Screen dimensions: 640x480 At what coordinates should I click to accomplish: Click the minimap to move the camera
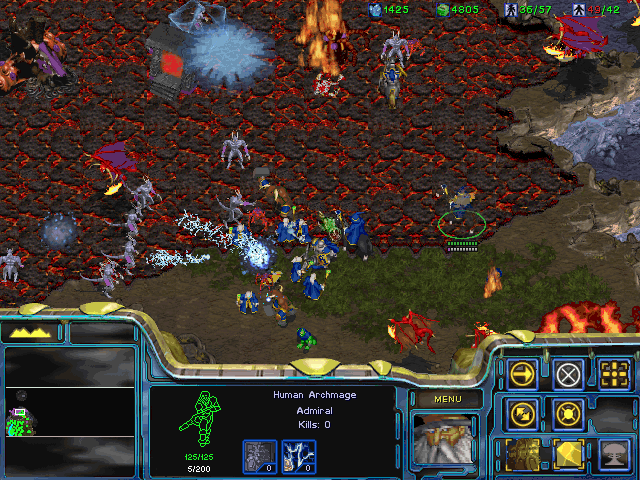point(68,400)
